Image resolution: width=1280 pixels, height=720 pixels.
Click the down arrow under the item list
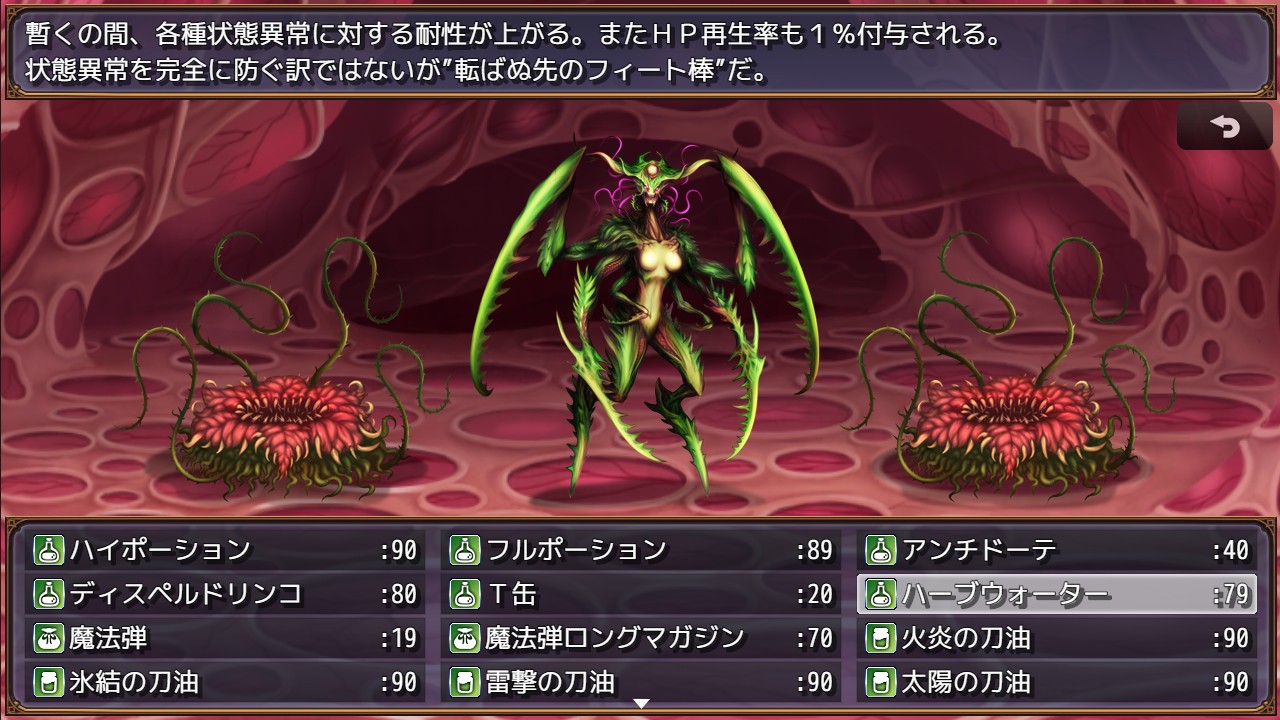coord(641,704)
